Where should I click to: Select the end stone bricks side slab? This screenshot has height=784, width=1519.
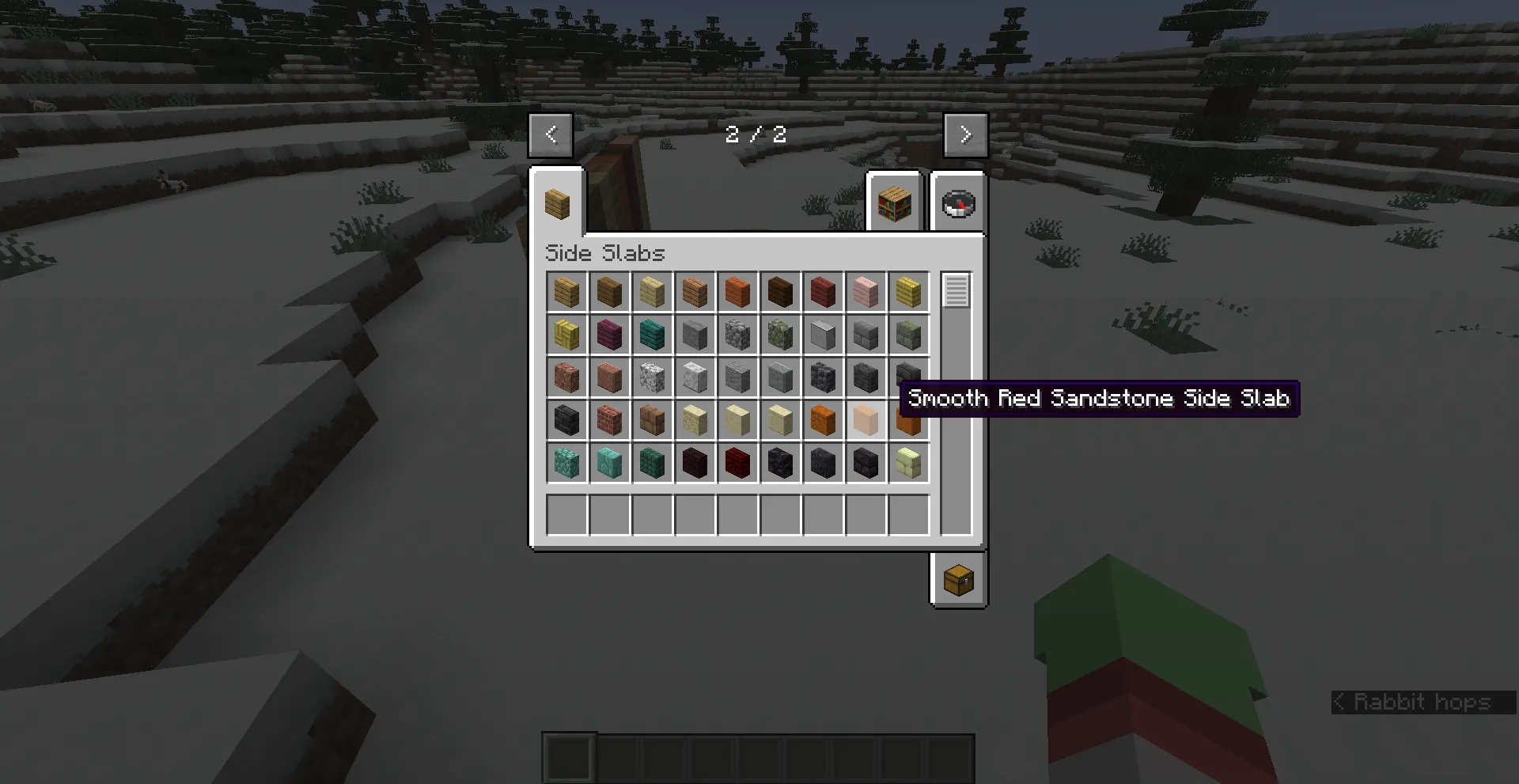pyautogui.click(x=908, y=464)
